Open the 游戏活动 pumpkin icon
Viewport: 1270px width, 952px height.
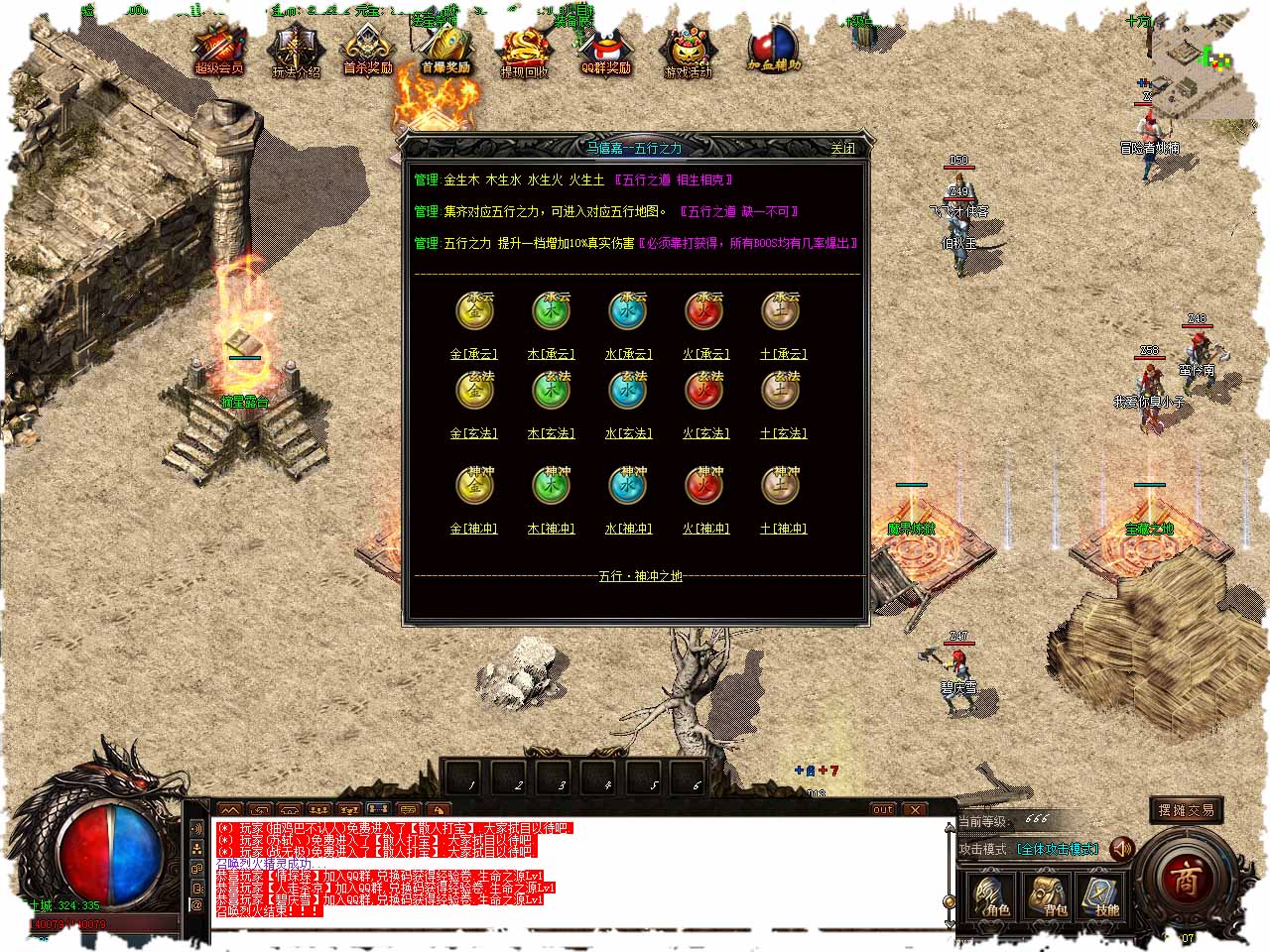pyautogui.click(x=689, y=54)
